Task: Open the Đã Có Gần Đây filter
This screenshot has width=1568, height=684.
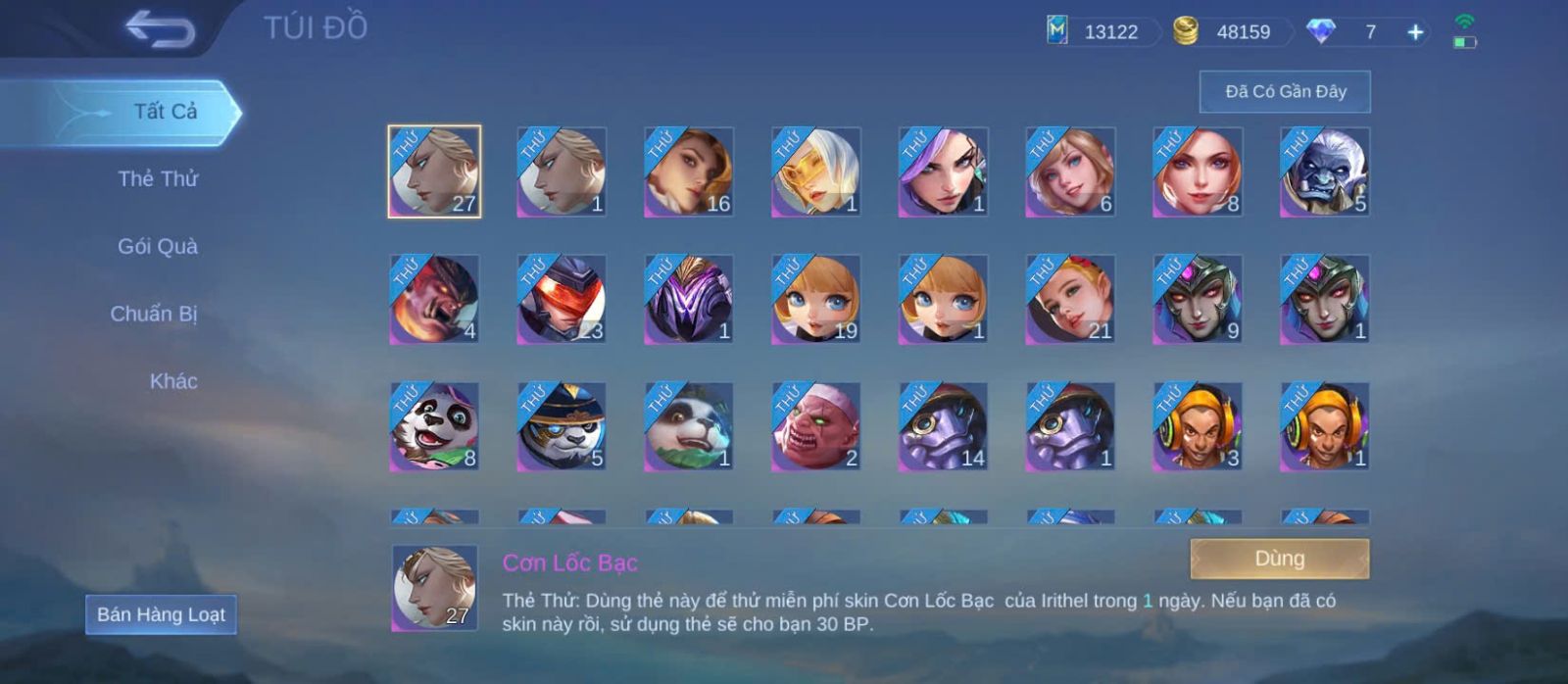Action: pyautogui.click(x=1285, y=92)
